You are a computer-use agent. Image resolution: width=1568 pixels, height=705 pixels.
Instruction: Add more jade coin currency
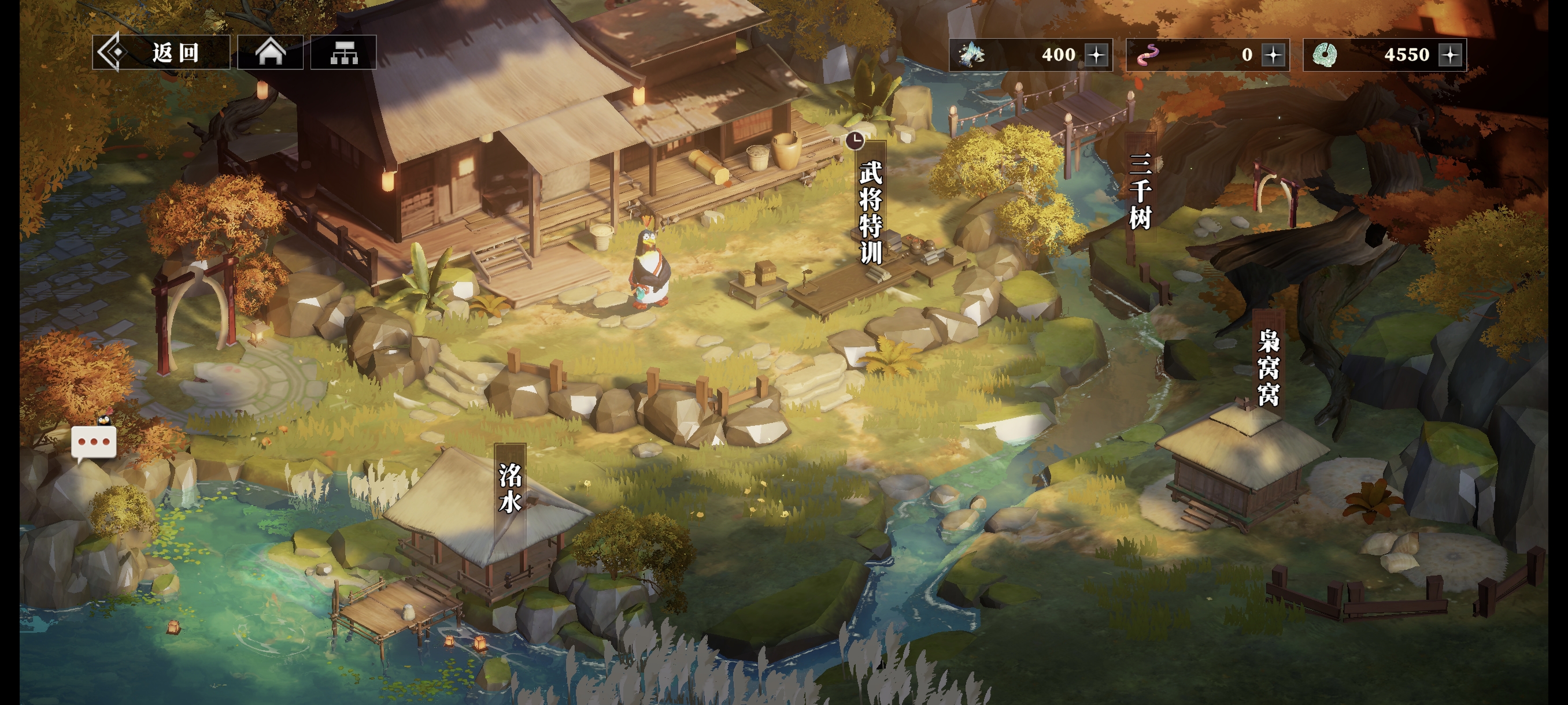[1451, 55]
